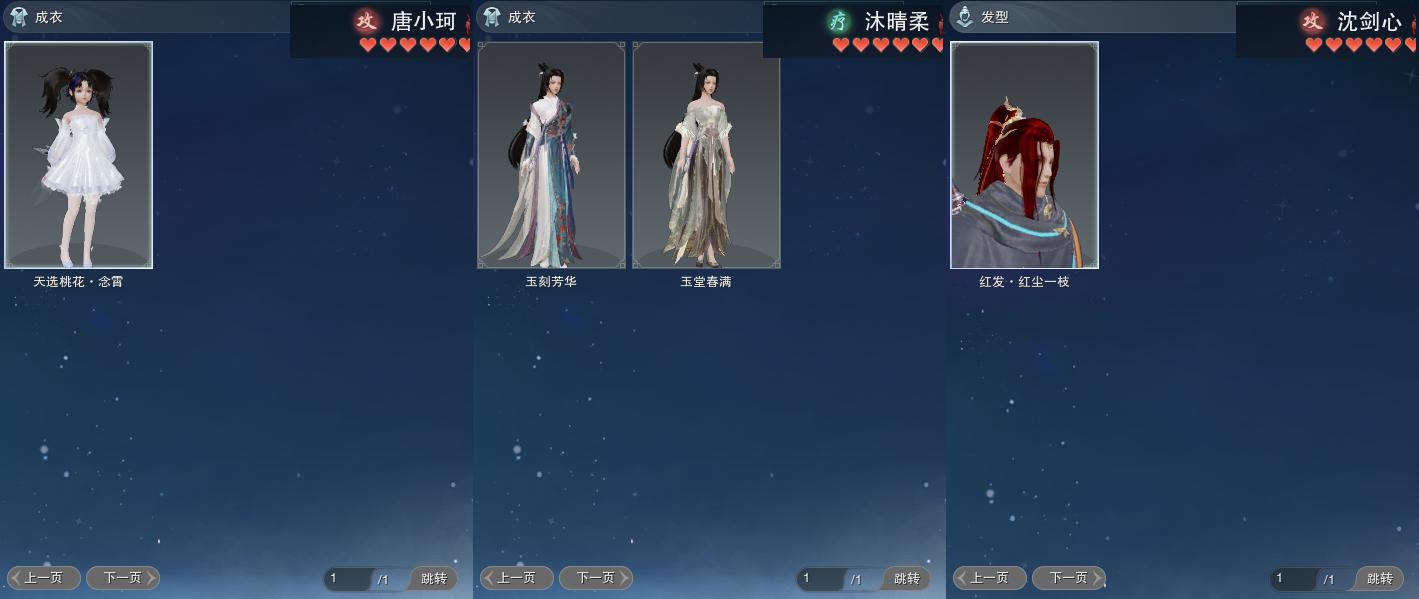
Task: Click 下一页 in 沈剑心's hairstyle panel
Action: click(x=1069, y=578)
